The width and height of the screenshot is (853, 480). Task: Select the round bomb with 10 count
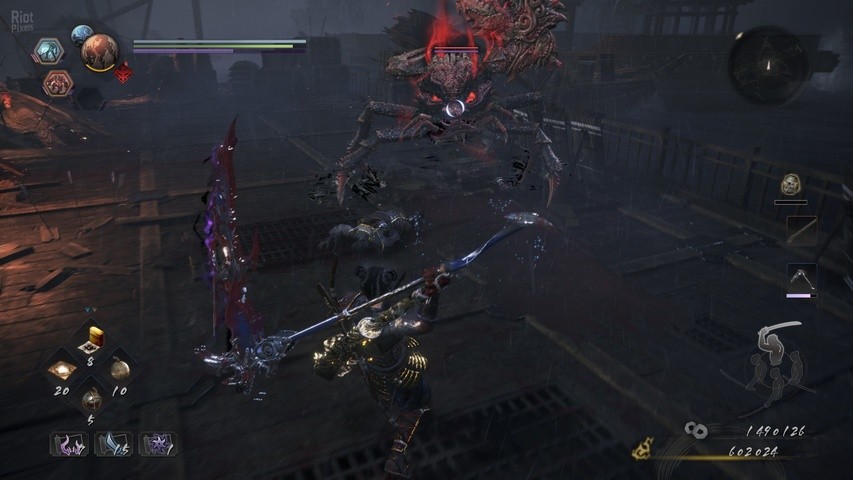[120, 368]
